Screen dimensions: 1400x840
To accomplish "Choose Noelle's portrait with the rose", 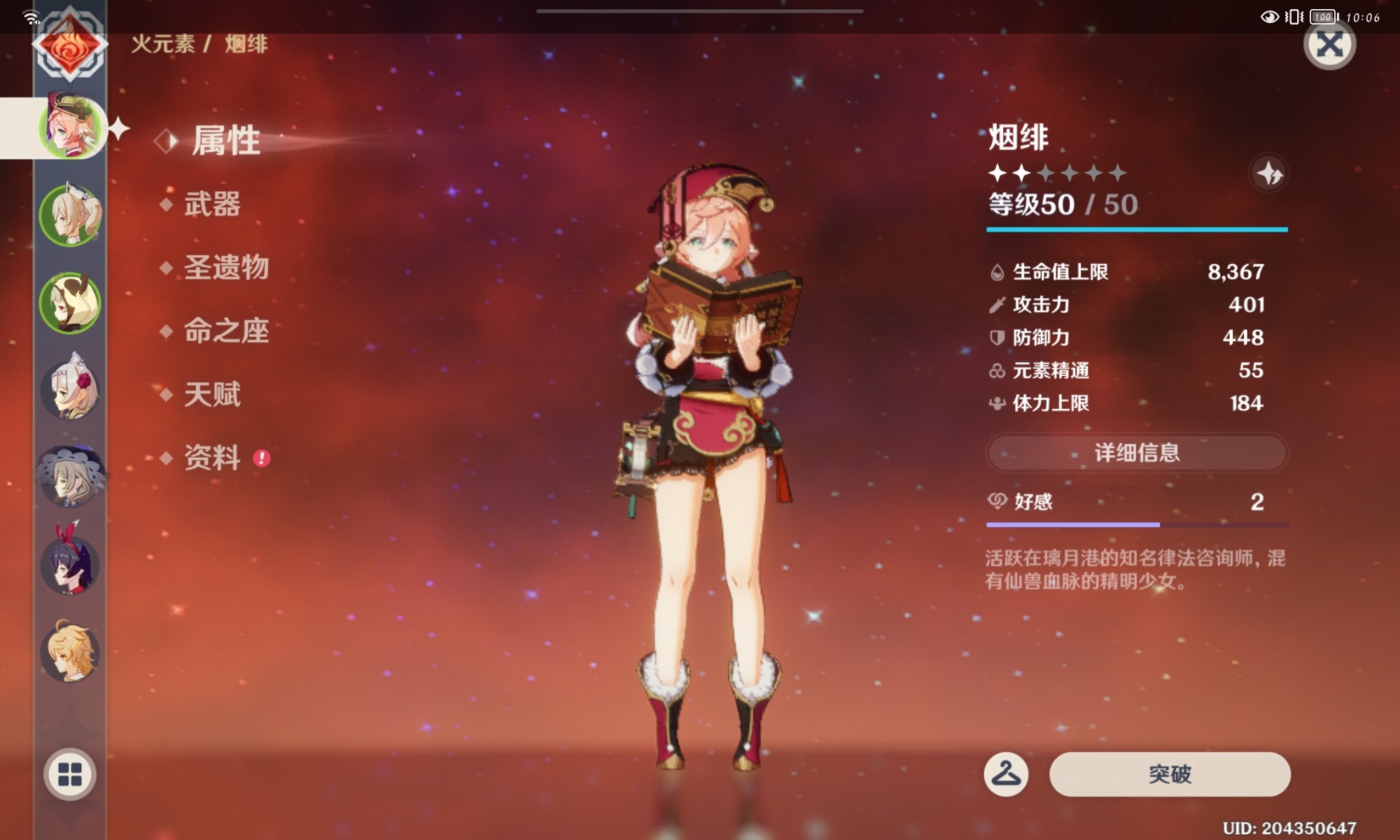I will [70, 389].
